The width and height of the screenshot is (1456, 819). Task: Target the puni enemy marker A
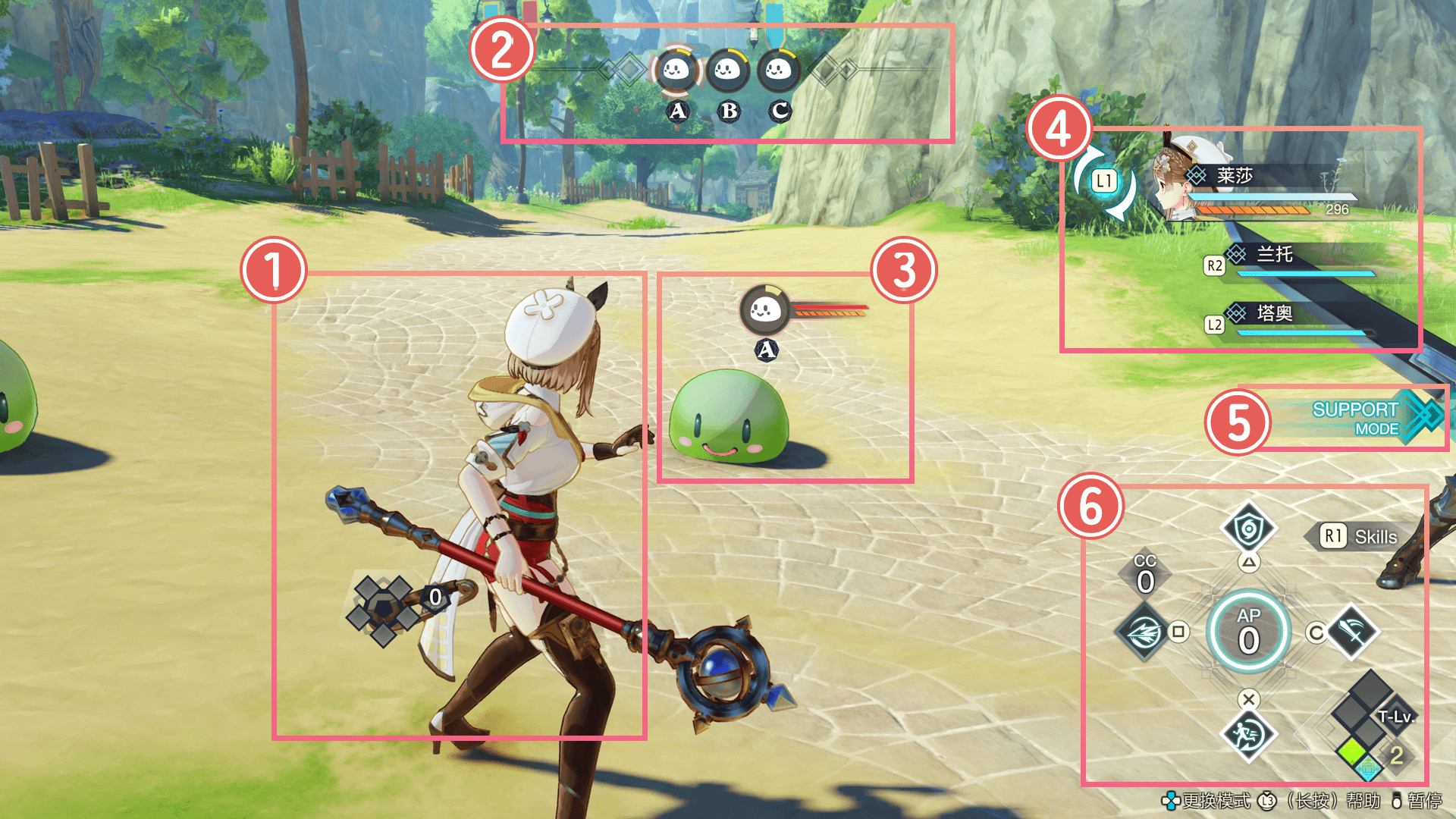[x=765, y=310]
